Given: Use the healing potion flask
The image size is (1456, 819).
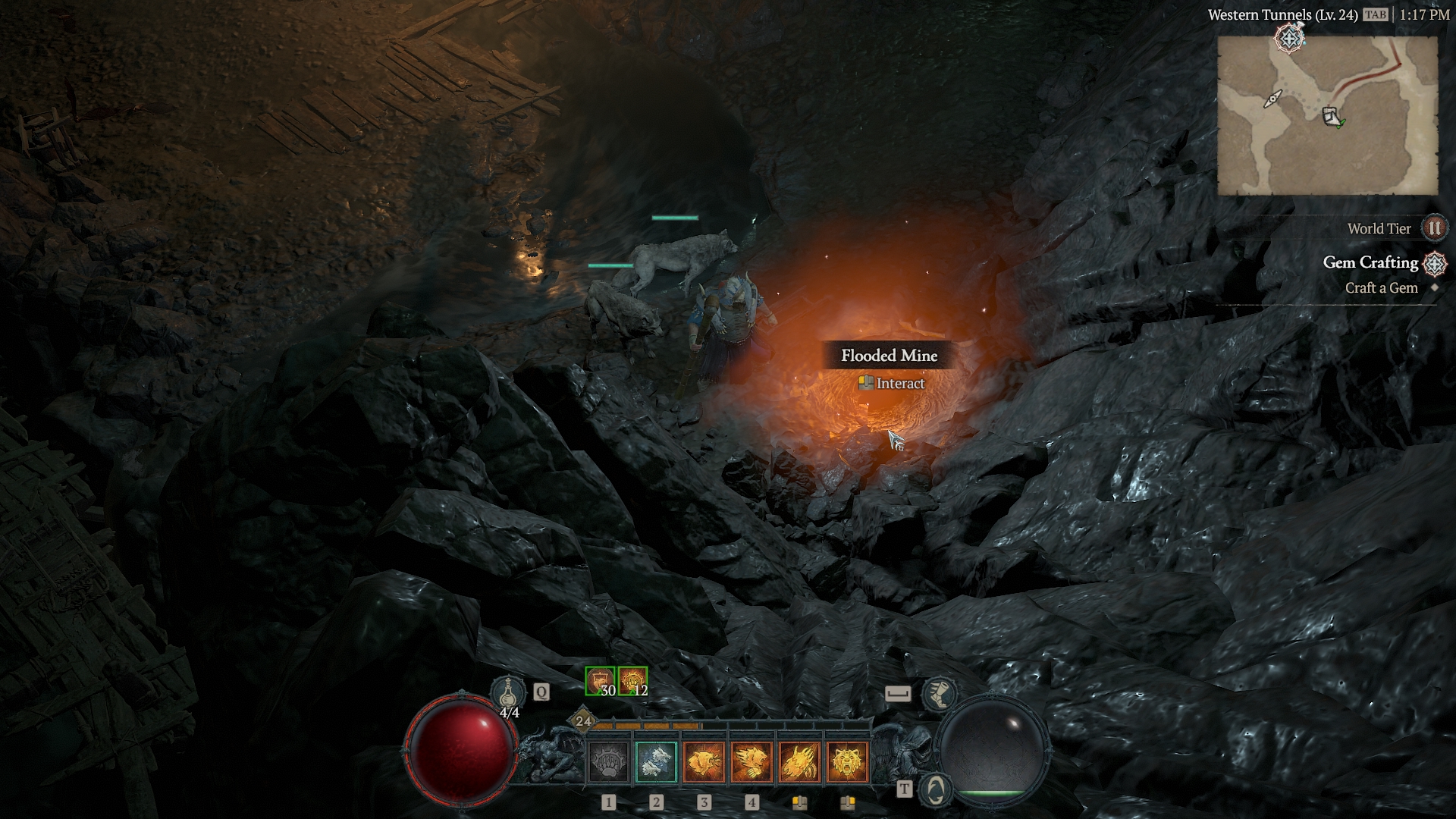Looking at the screenshot, I should point(507,693).
